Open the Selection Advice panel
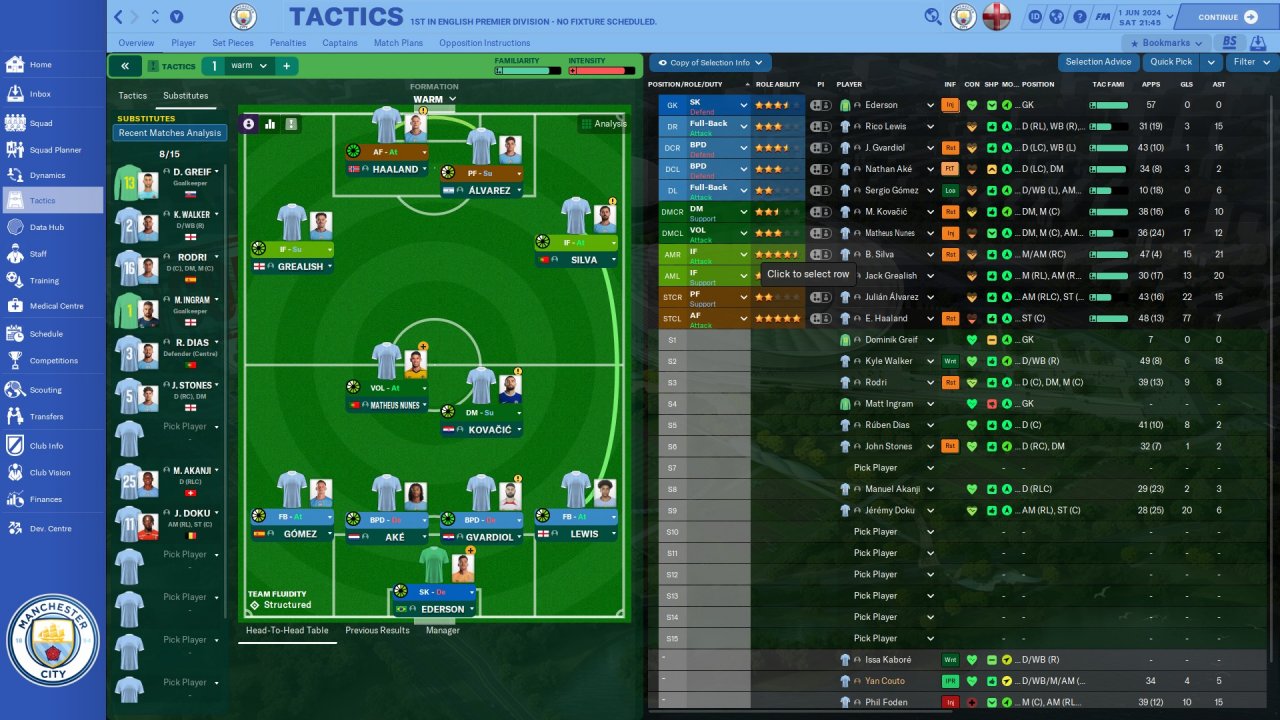 [x=1098, y=62]
